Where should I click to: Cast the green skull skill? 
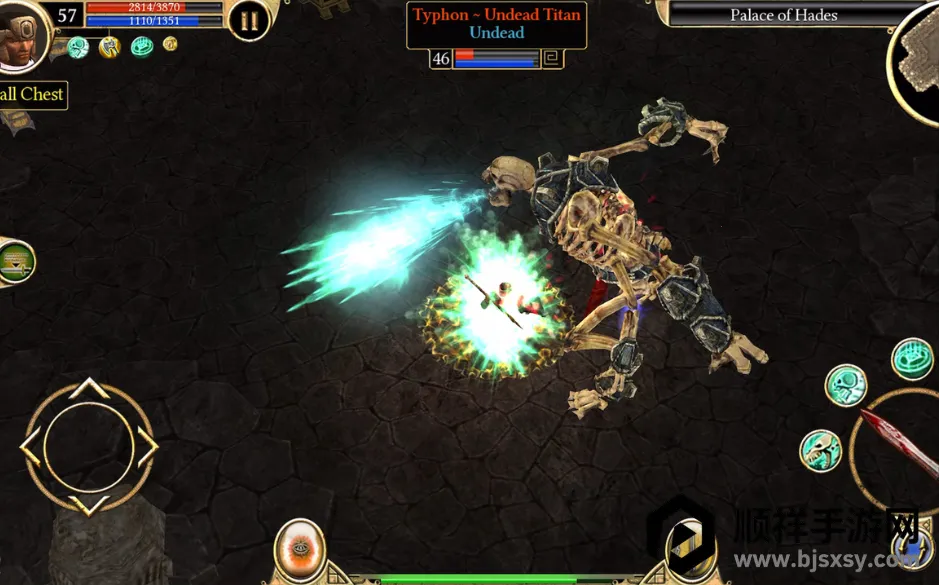click(x=845, y=385)
